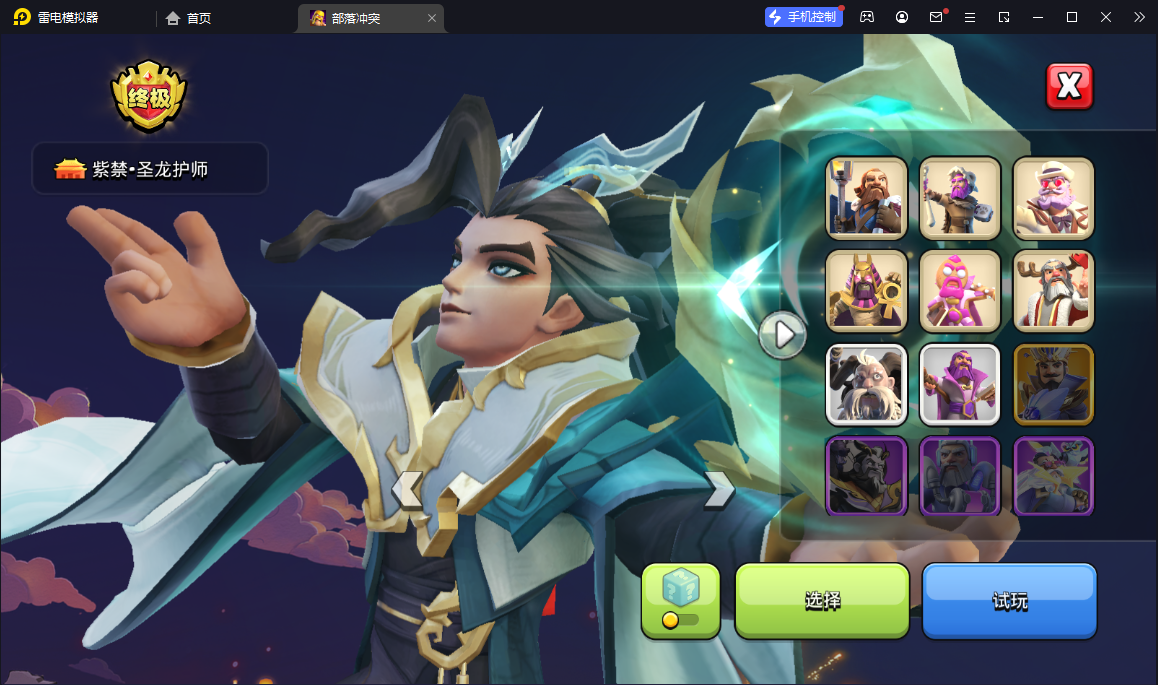1158x685 pixels.
Task: Select the golden pharaoh skin with an ankh
Action: [x=867, y=291]
